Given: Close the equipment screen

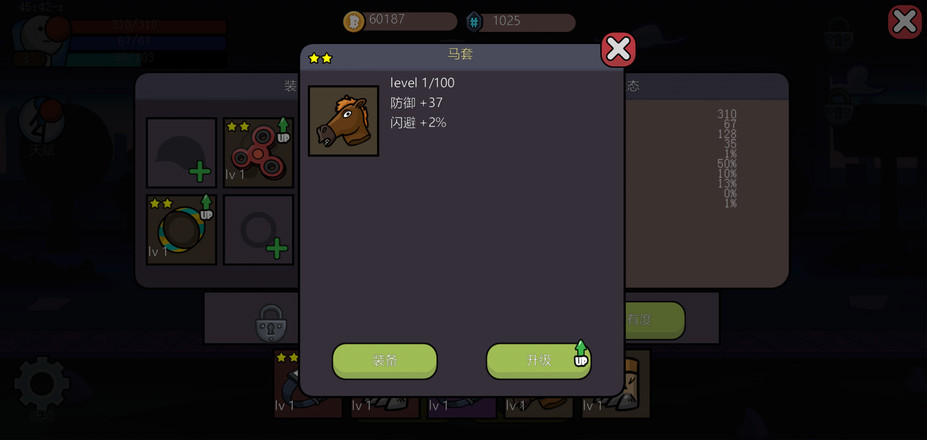Looking at the screenshot, I should 904,22.
